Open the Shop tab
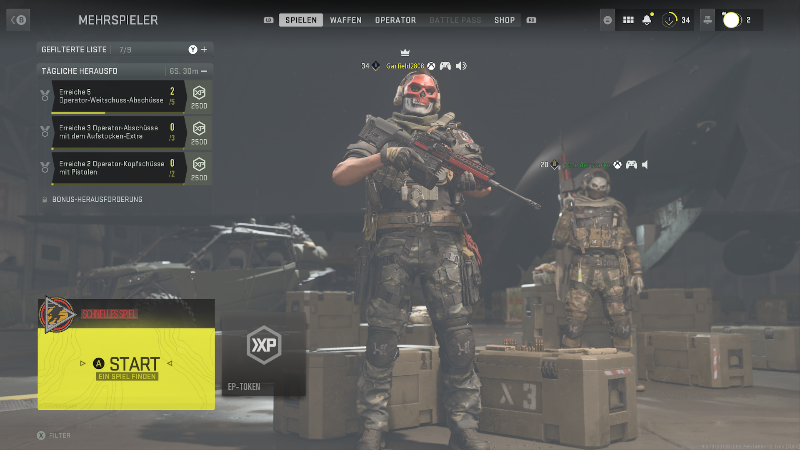The height and width of the screenshot is (450, 800). (x=505, y=20)
